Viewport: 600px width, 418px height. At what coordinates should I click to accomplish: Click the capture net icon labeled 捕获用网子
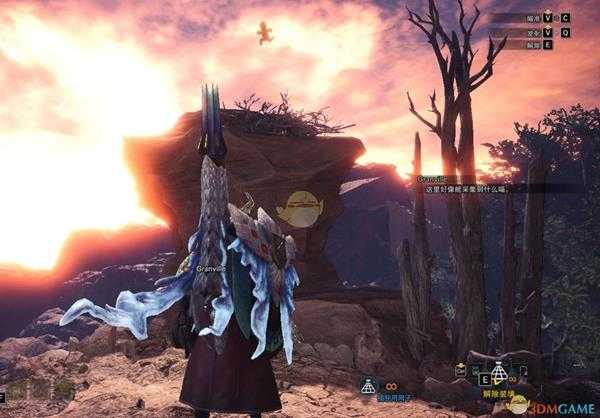coord(368,384)
